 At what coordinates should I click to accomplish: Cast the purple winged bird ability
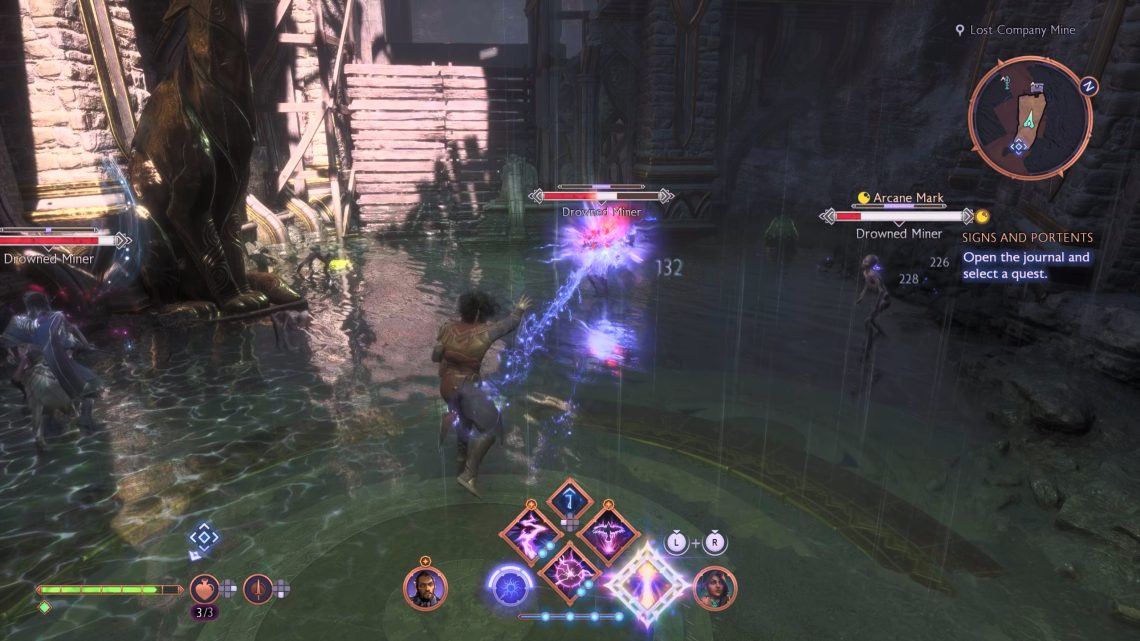click(x=608, y=532)
